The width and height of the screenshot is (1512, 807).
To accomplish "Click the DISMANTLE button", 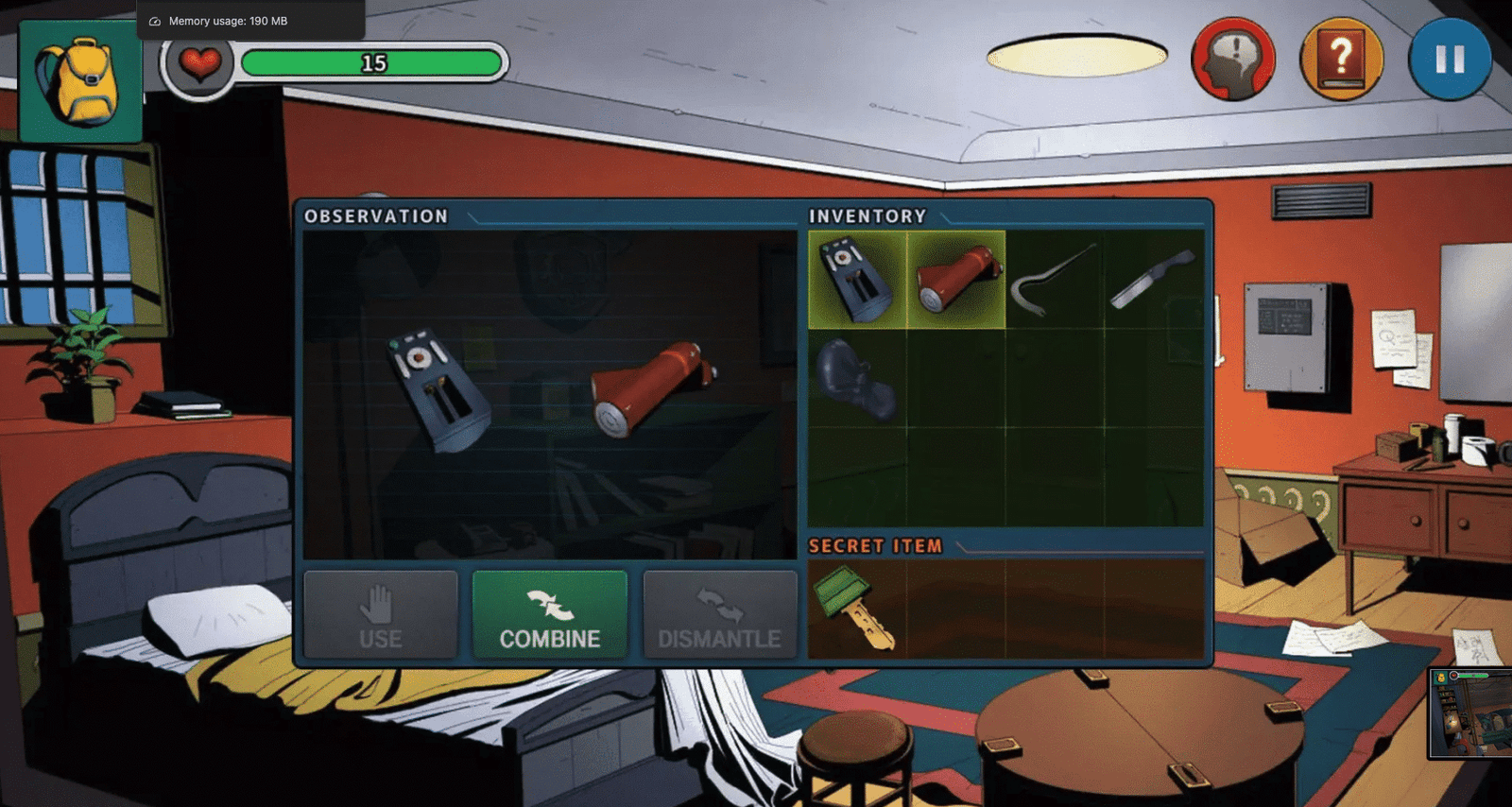I will pos(720,614).
